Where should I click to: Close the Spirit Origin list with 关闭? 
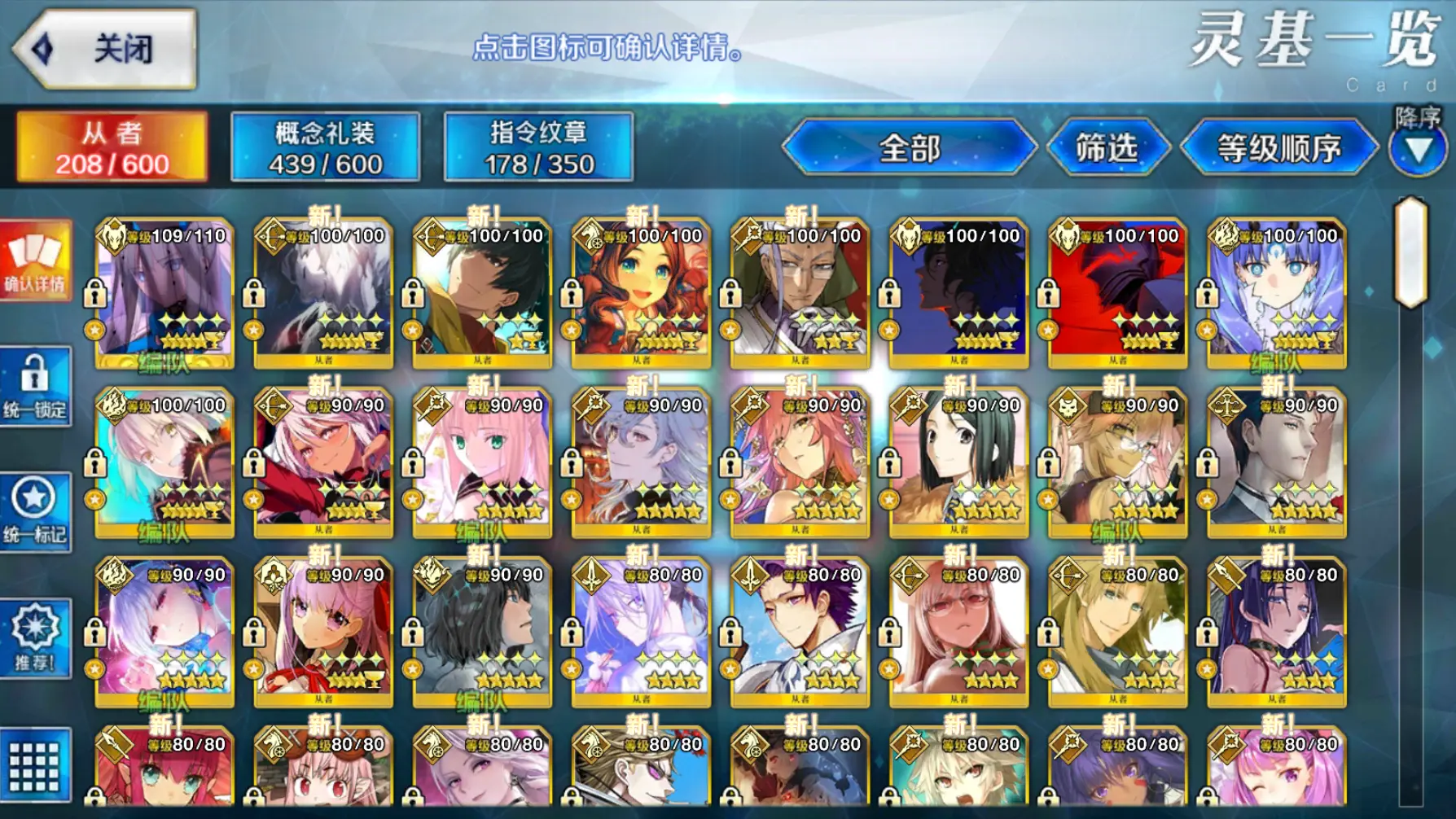106,49
